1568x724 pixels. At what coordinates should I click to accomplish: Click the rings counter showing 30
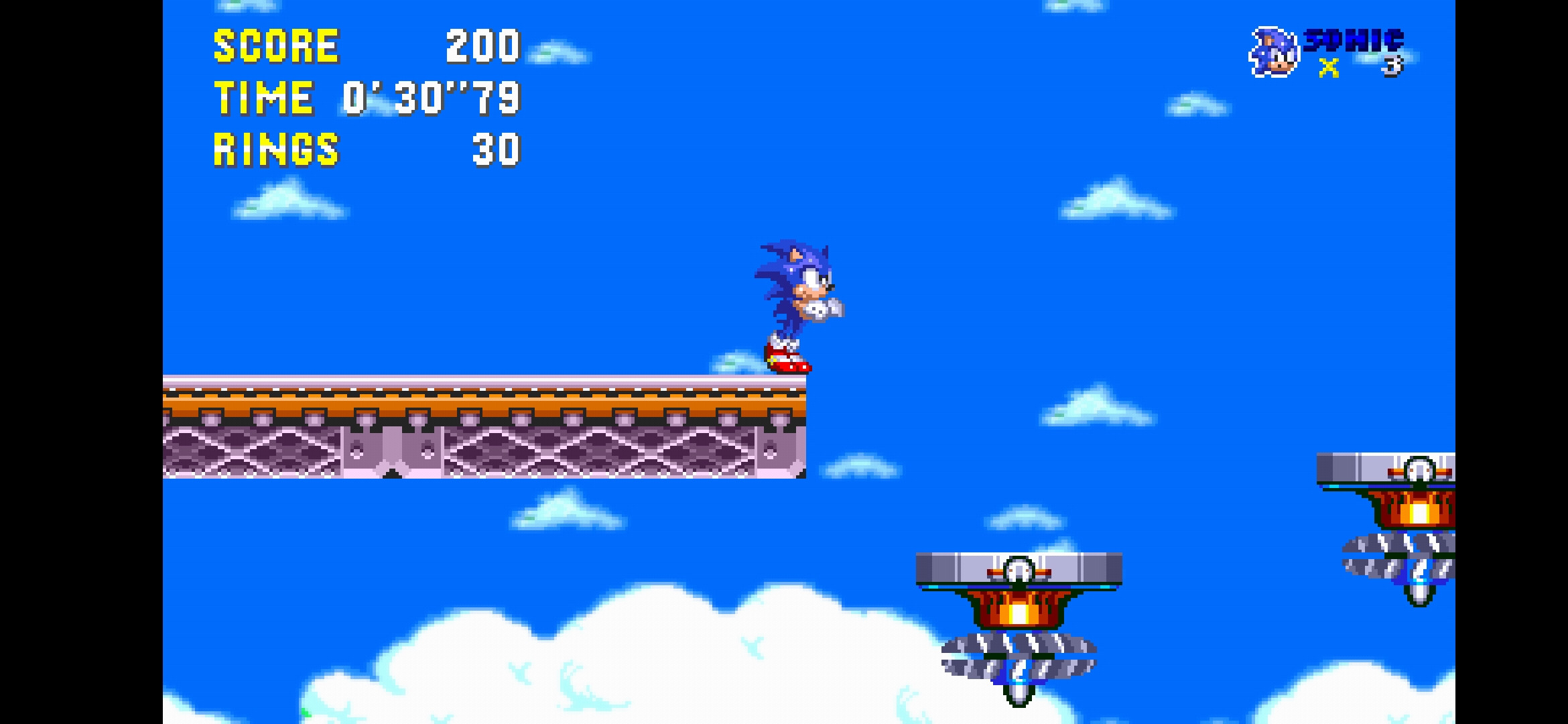click(x=498, y=149)
